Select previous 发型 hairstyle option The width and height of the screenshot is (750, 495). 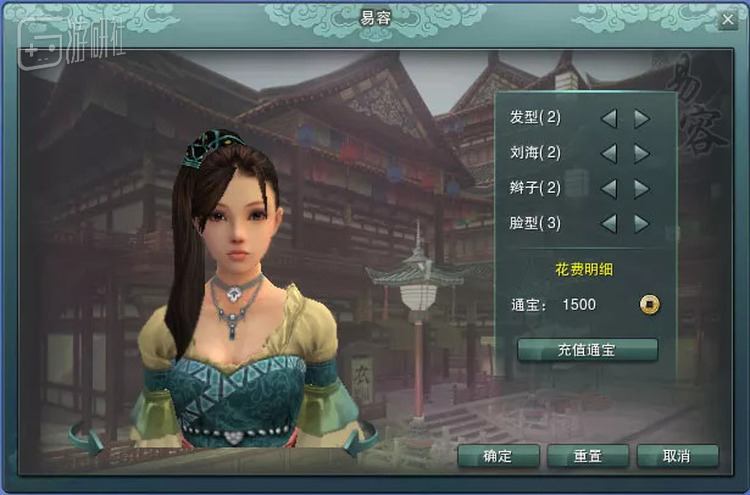pyautogui.click(x=608, y=118)
